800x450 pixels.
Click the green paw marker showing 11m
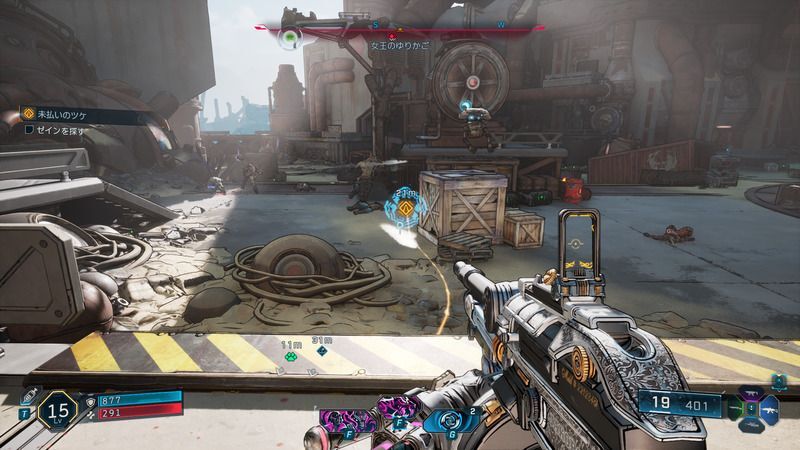291,354
